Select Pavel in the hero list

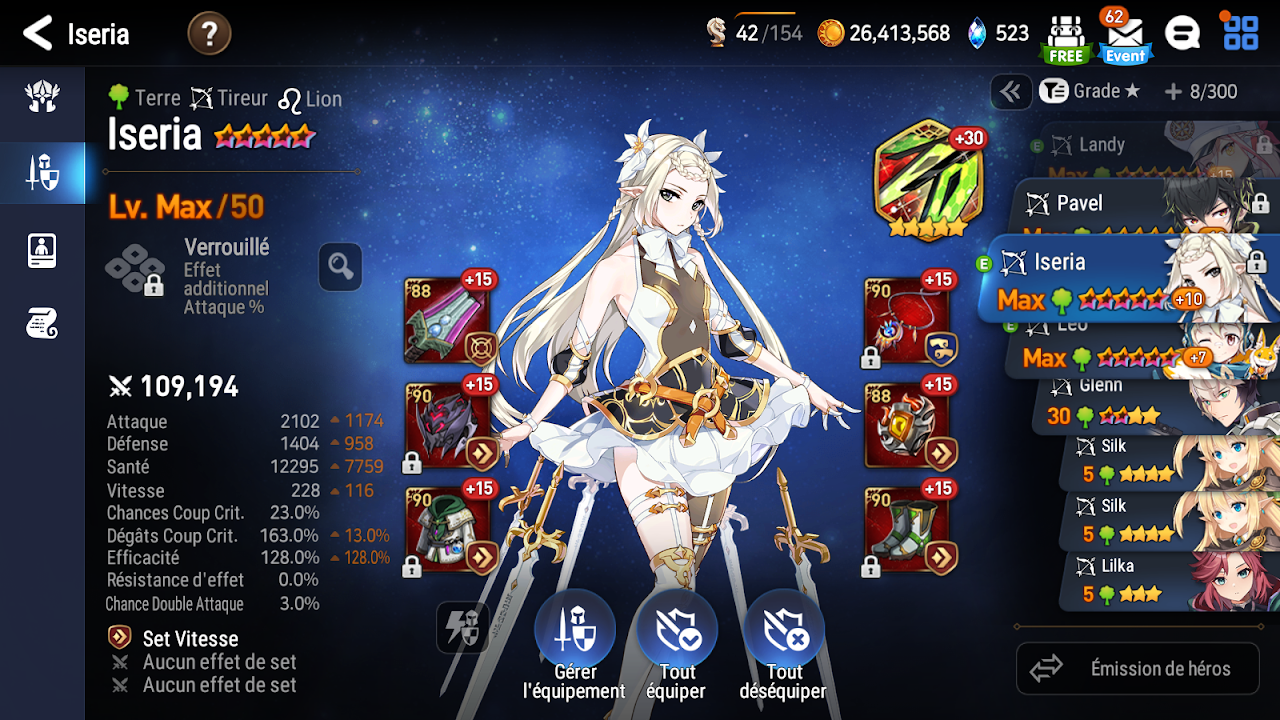[1110, 205]
